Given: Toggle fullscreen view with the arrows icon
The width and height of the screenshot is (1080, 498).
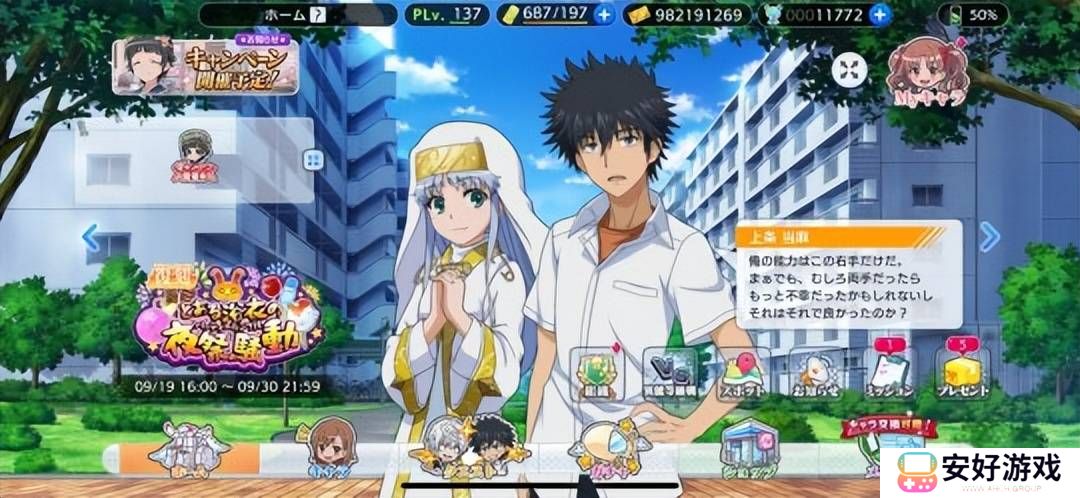Looking at the screenshot, I should (851, 69).
